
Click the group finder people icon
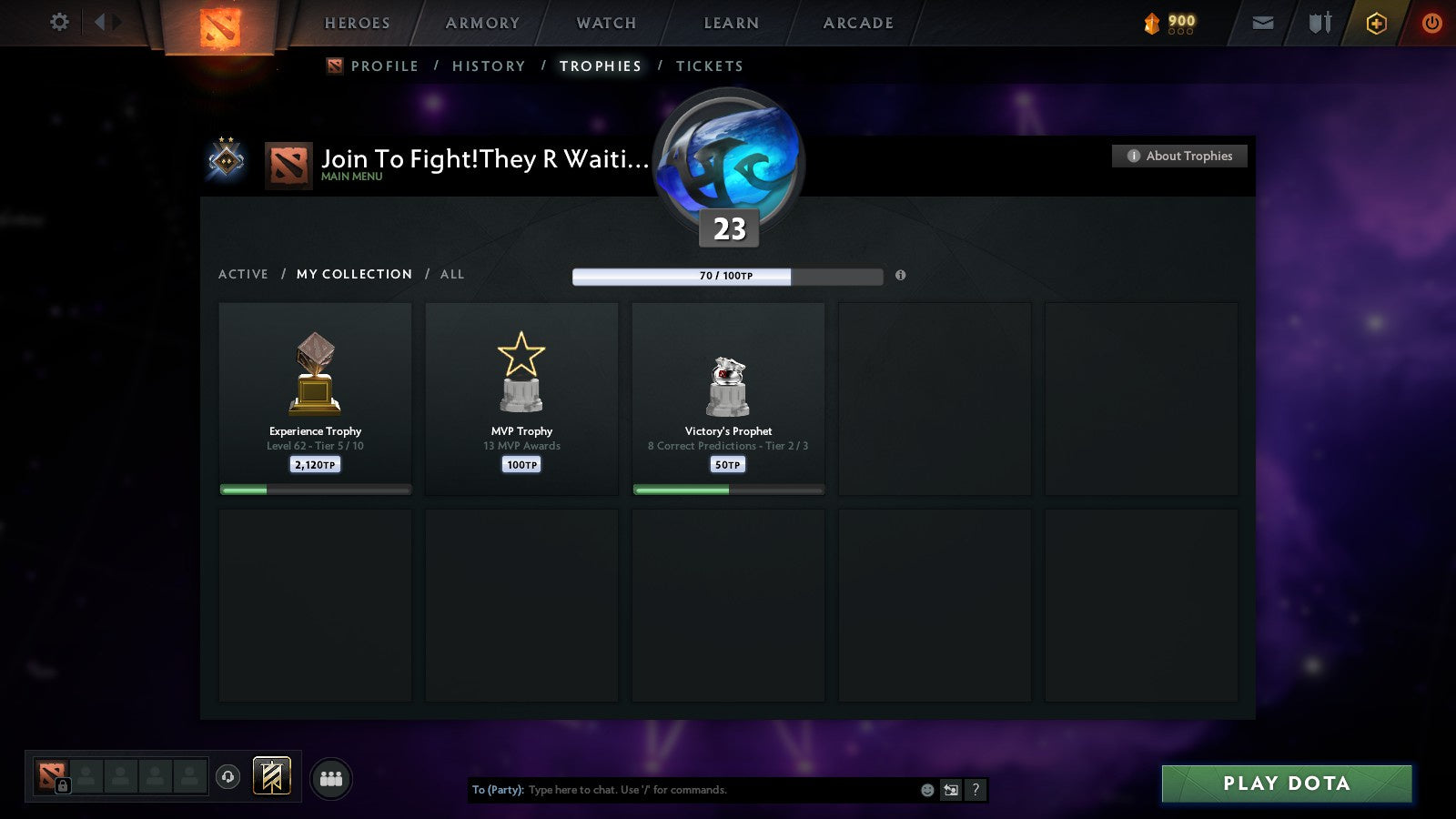(331, 778)
